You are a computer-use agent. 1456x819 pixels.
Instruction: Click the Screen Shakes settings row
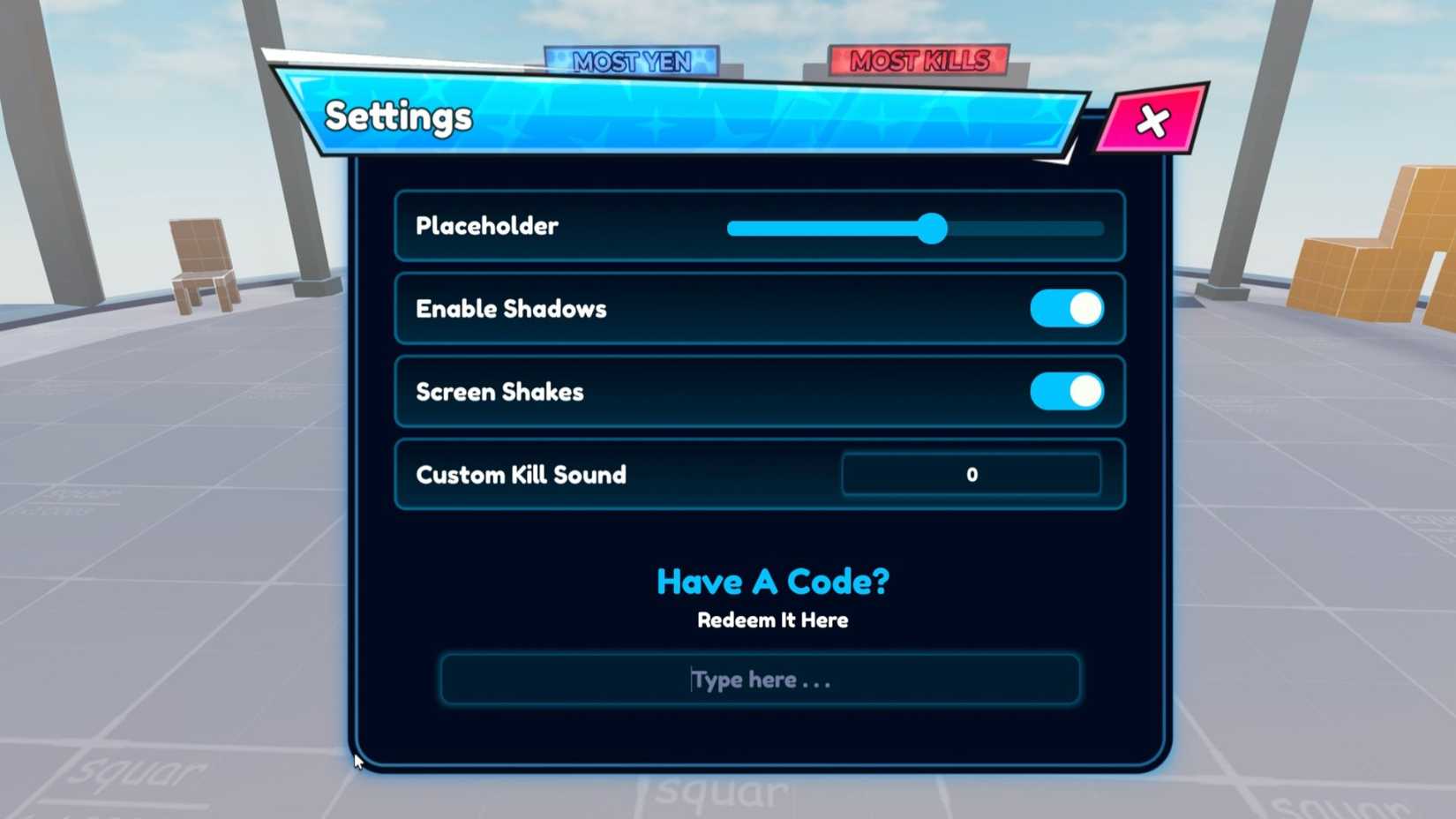tap(759, 392)
